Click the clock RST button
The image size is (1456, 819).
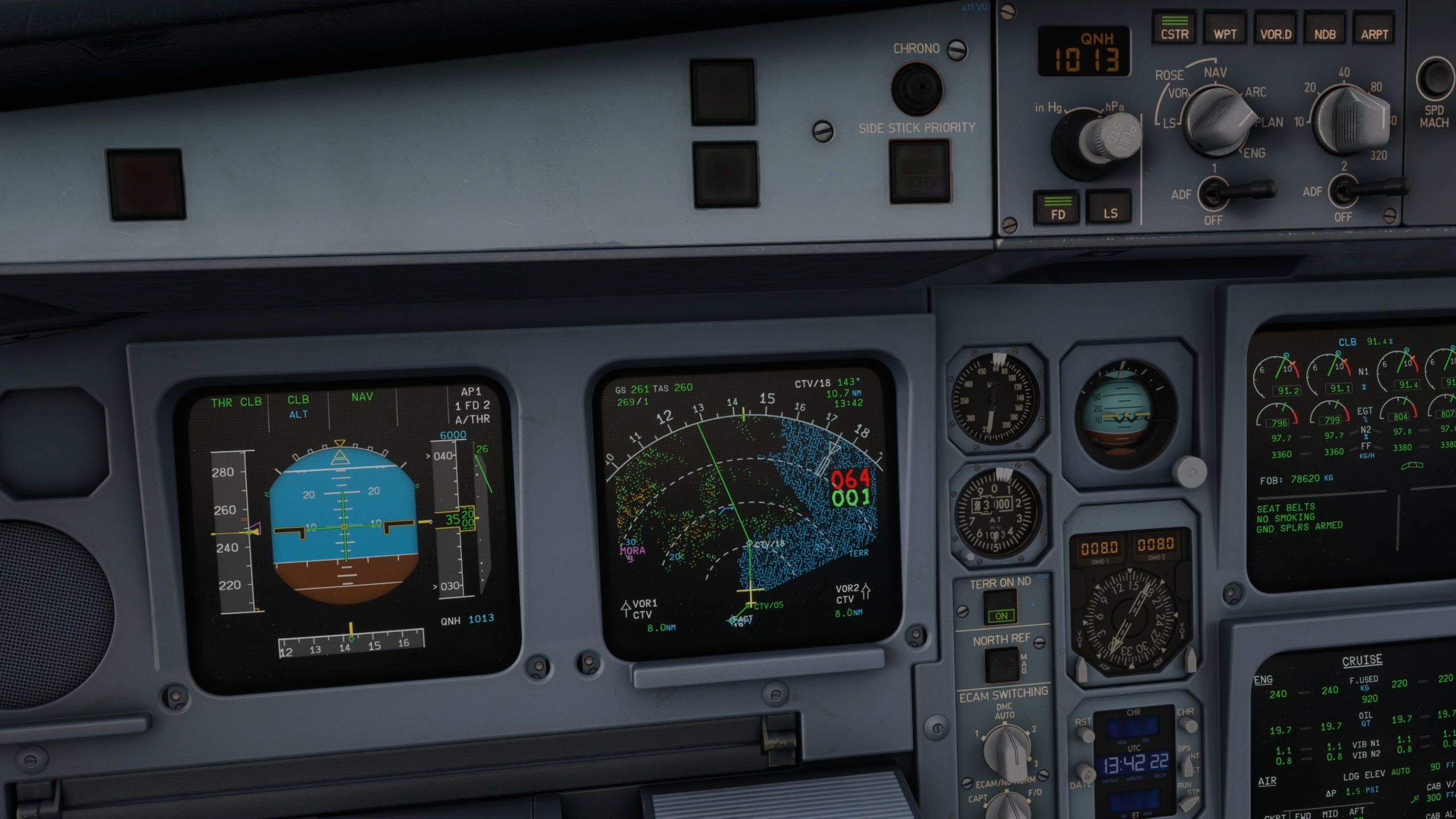coord(1085,734)
